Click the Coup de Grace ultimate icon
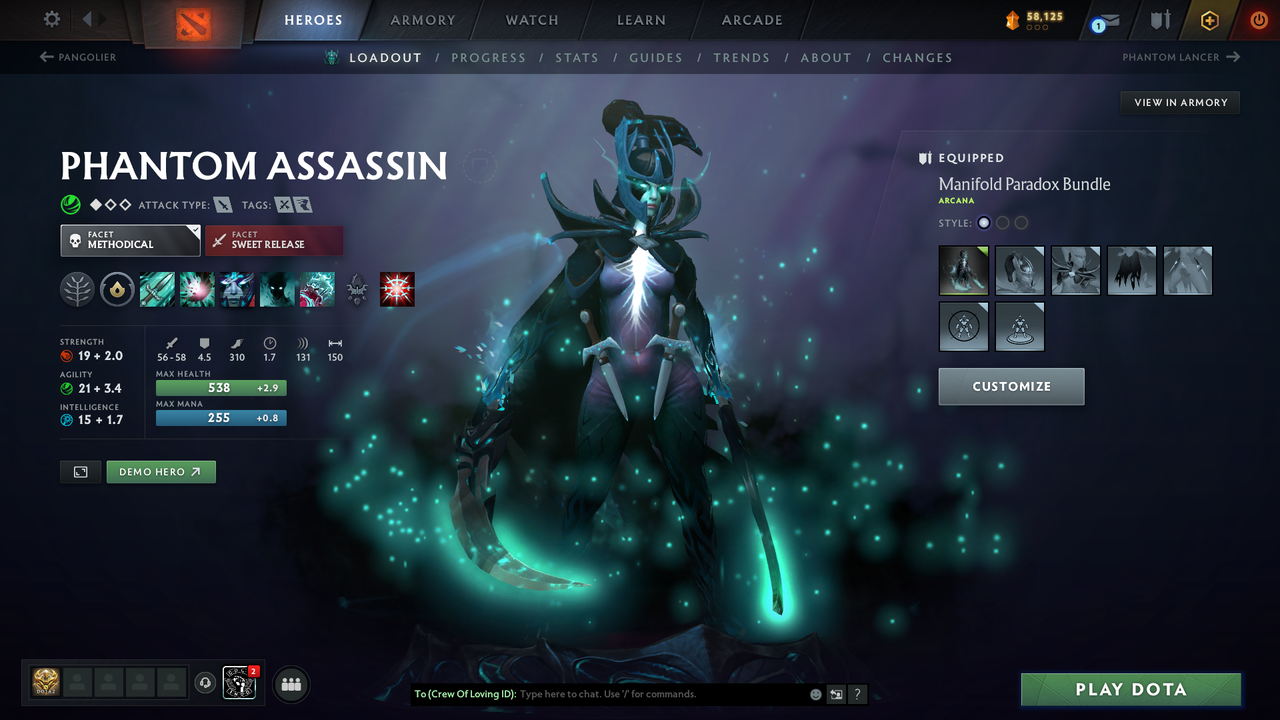Screen dimensions: 1280x720 pos(397,289)
